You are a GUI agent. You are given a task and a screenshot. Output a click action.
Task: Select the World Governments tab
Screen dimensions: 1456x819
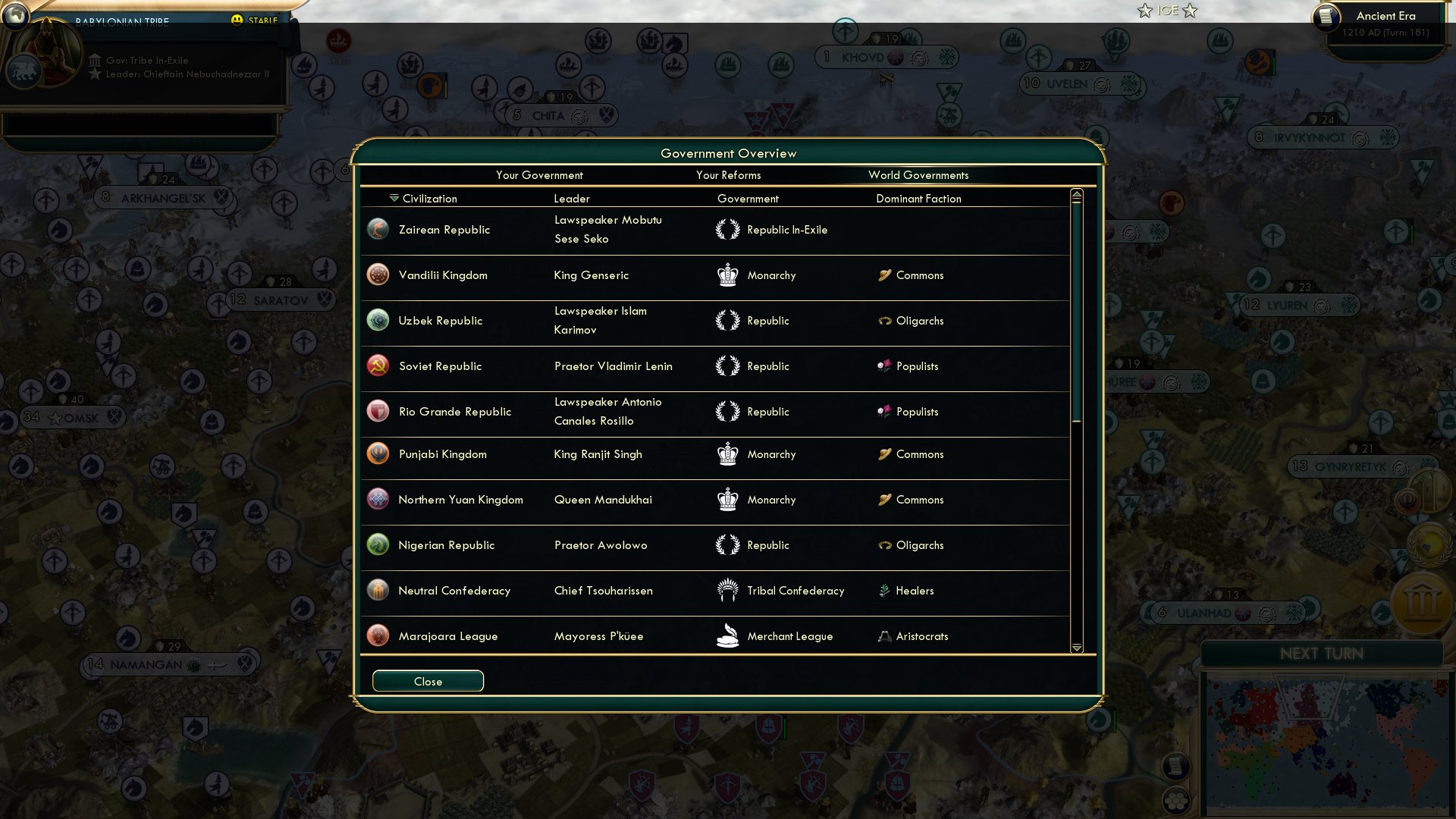pyautogui.click(x=919, y=174)
